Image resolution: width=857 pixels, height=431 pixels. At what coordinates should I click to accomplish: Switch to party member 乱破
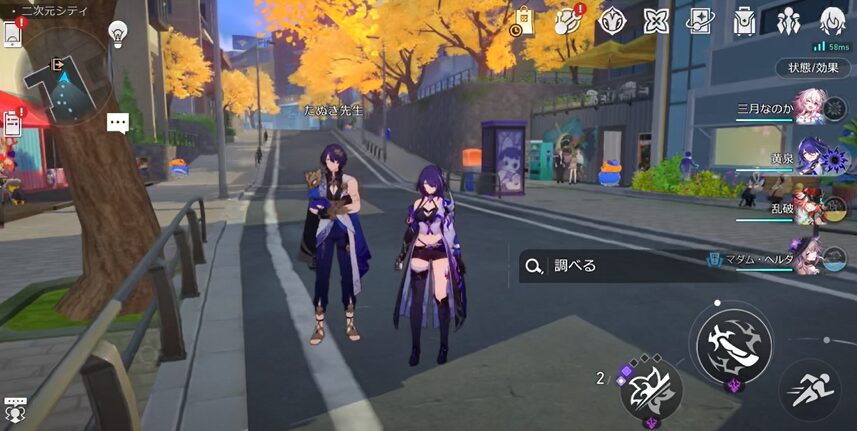tap(808, 208)
